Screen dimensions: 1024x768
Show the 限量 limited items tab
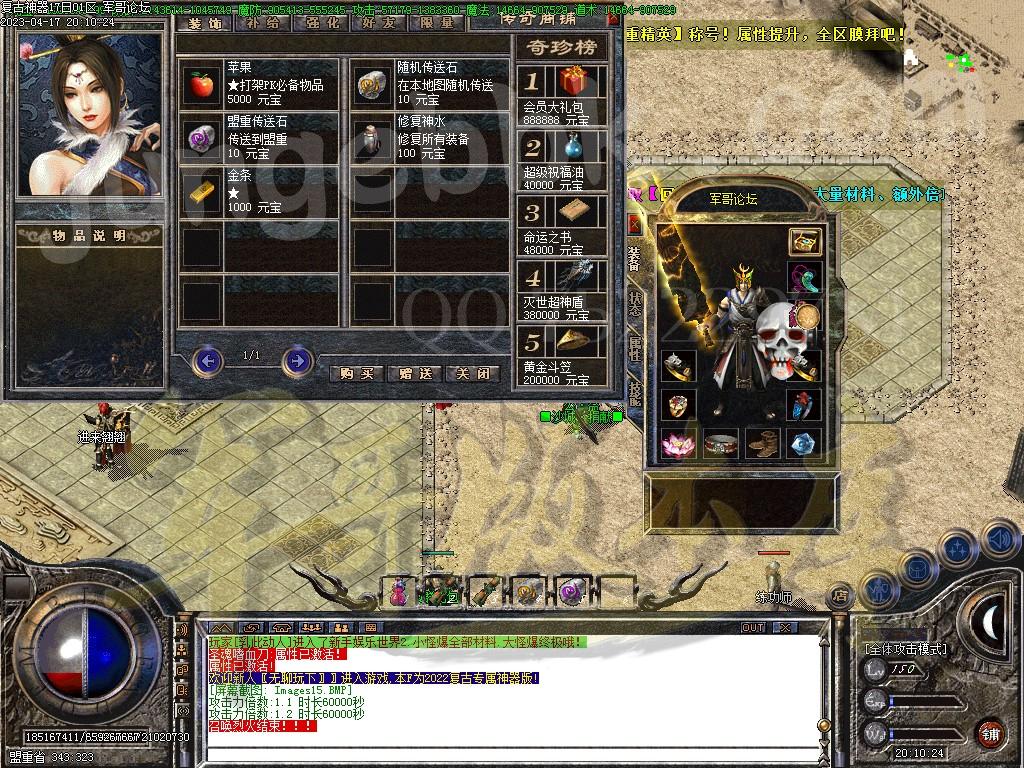click(x=437, y=22)
